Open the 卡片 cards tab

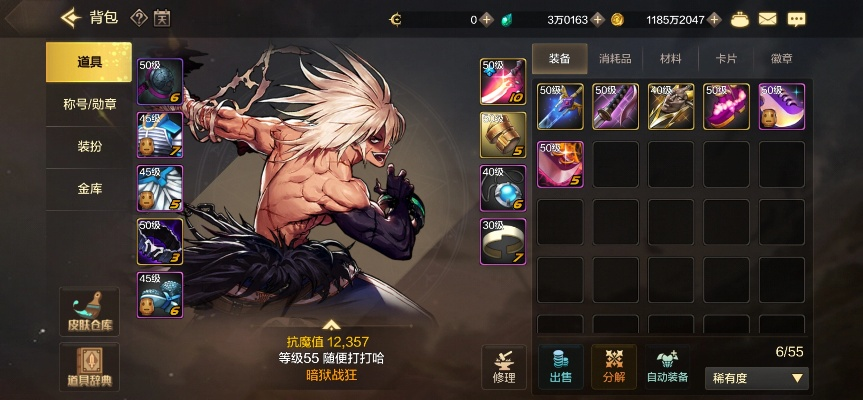727,59
